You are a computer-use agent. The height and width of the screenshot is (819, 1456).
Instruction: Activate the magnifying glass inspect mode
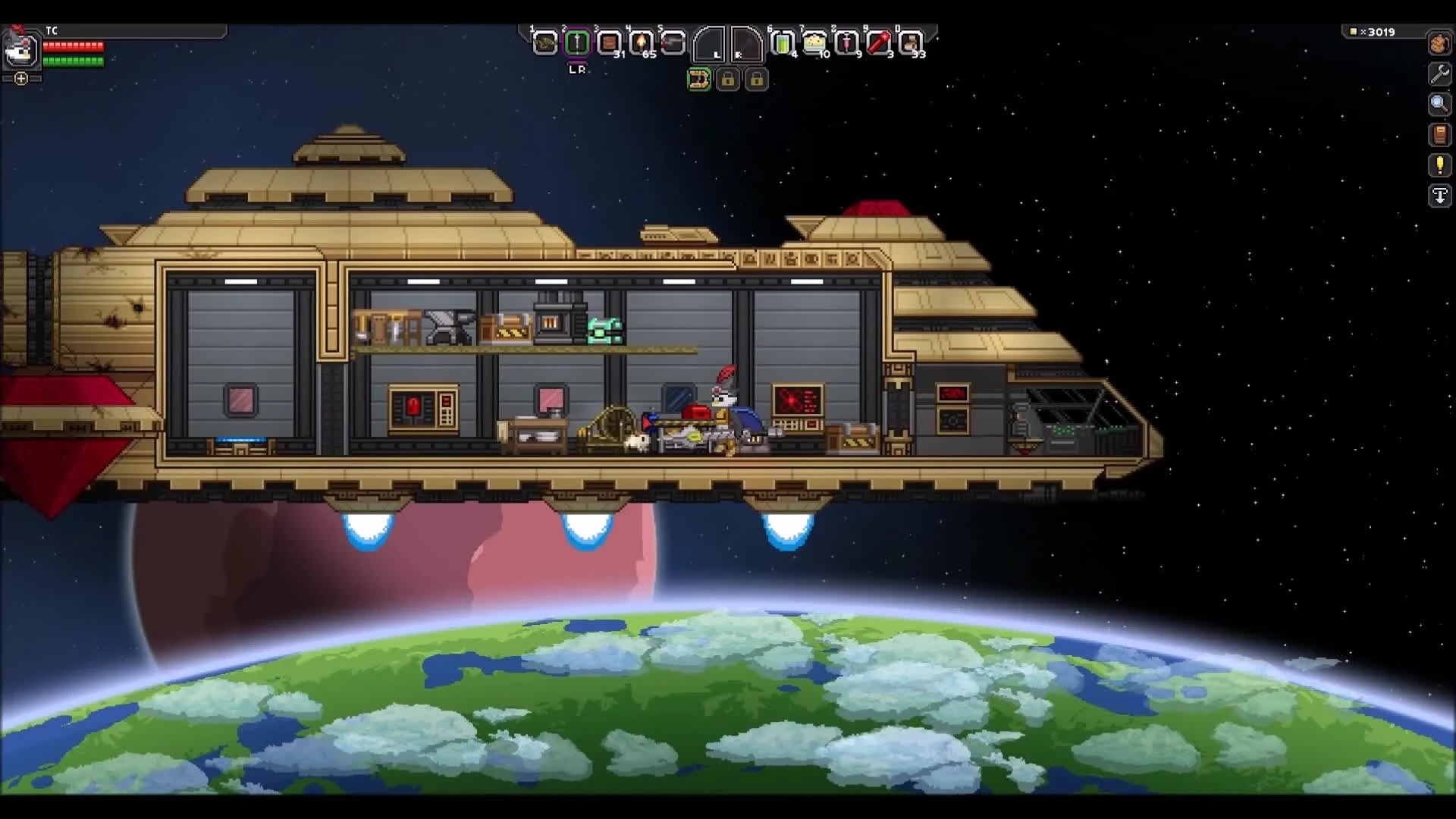(x=1439, y=104)
